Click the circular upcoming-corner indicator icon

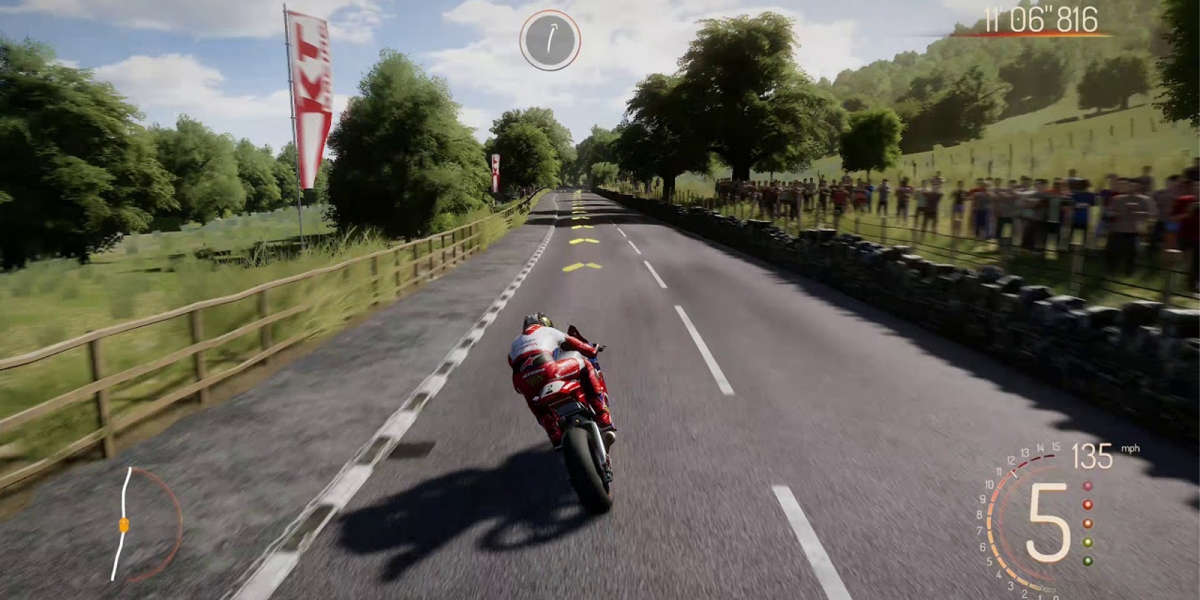pyautogui.click(x=550, y=40)
